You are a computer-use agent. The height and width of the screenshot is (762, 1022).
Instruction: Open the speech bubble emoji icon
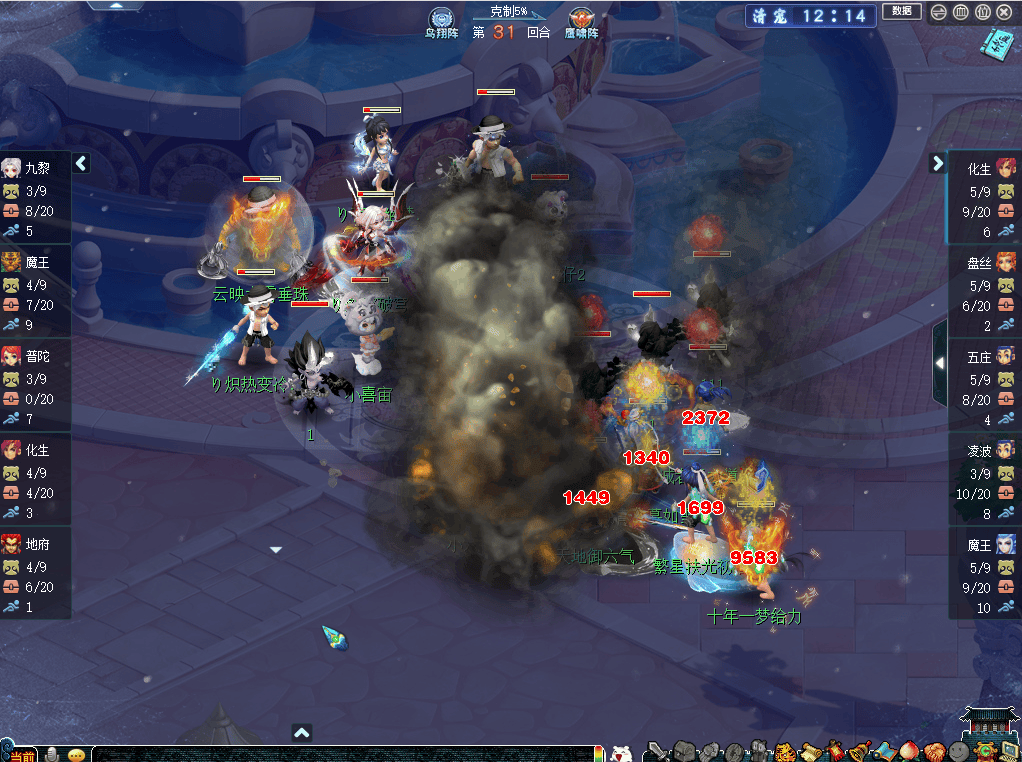tap(76, 754)
